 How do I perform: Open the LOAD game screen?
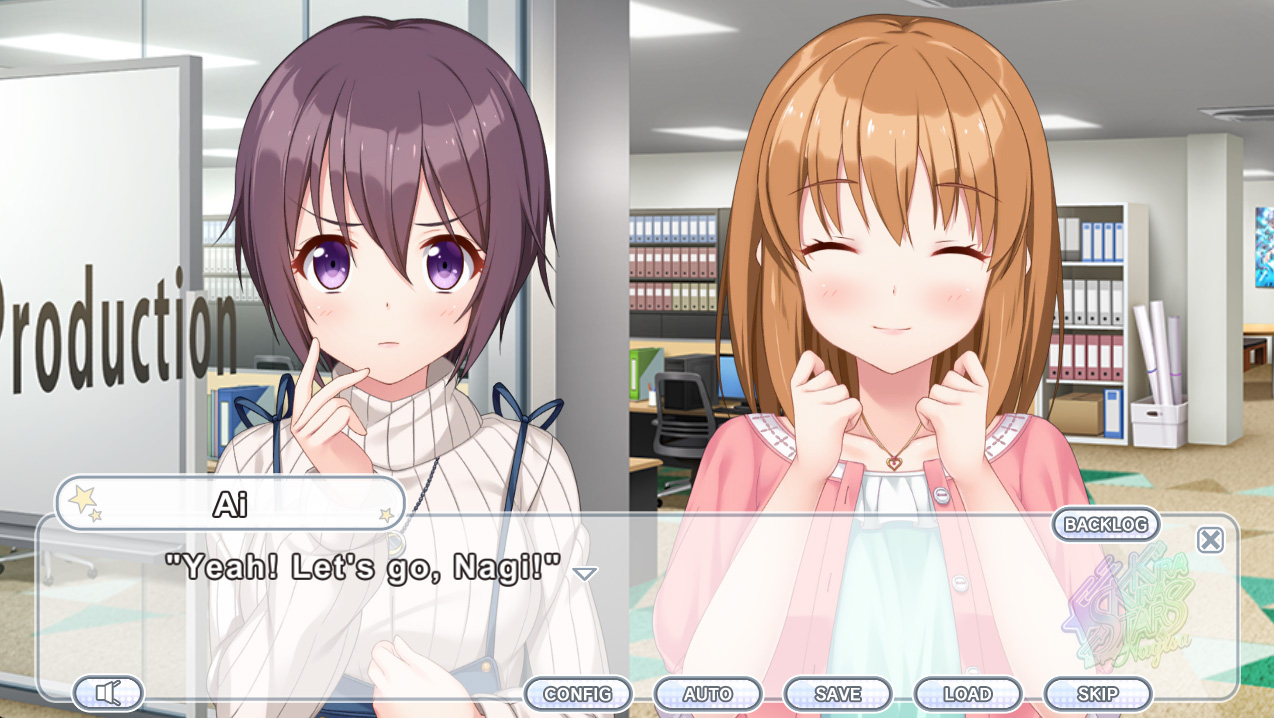click(967, 694)
